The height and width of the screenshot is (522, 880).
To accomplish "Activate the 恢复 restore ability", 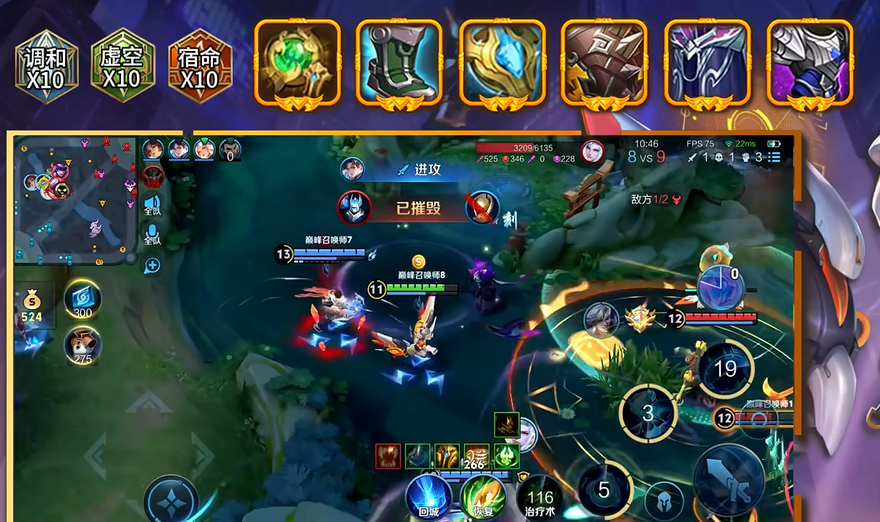I will [482, 497].
